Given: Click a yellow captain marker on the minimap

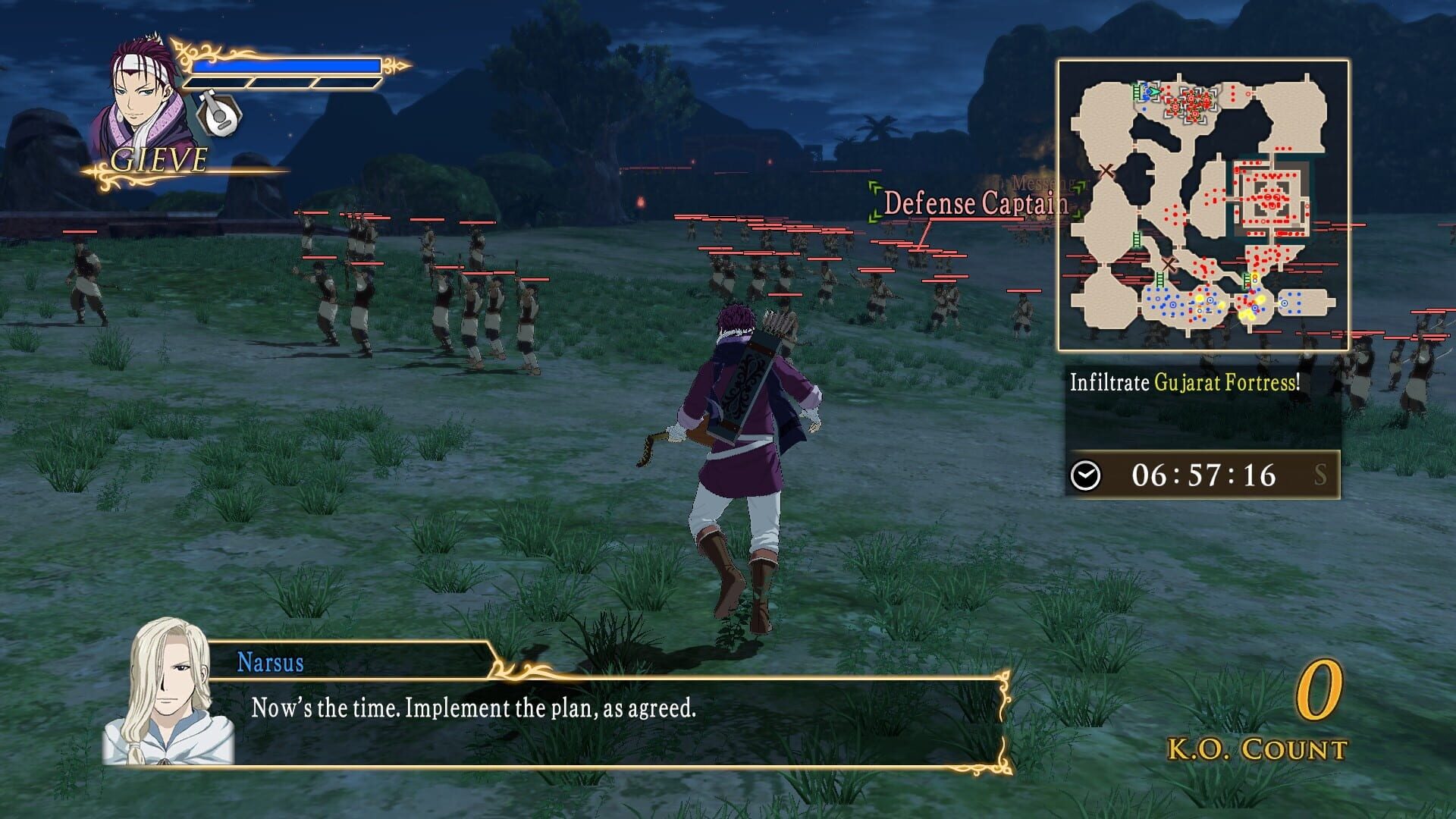Looking at the screenshot, I should click(1200, 300).
